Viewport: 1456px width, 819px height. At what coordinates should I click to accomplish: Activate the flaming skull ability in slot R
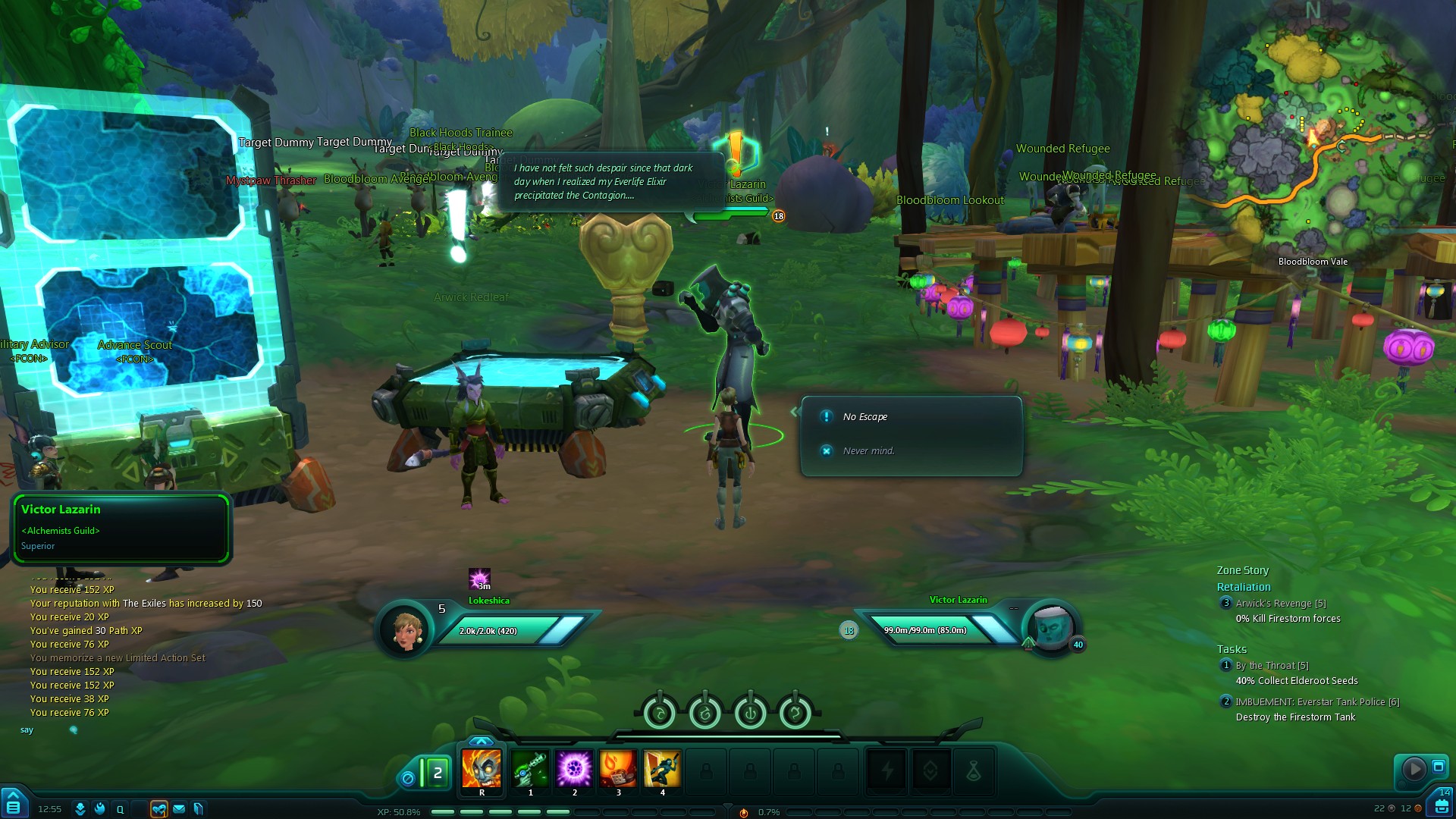[482, 769]
